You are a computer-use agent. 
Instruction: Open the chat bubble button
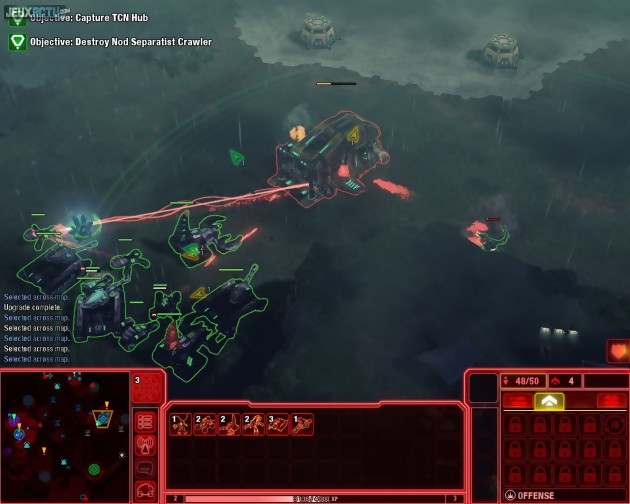[x=146, y=467]
